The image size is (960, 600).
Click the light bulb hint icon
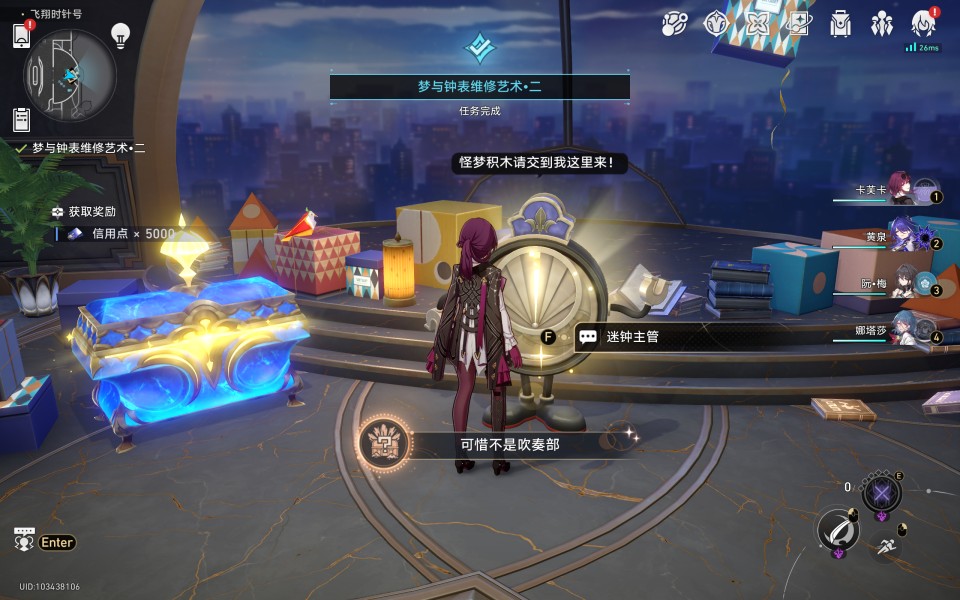tap(120, 36)
